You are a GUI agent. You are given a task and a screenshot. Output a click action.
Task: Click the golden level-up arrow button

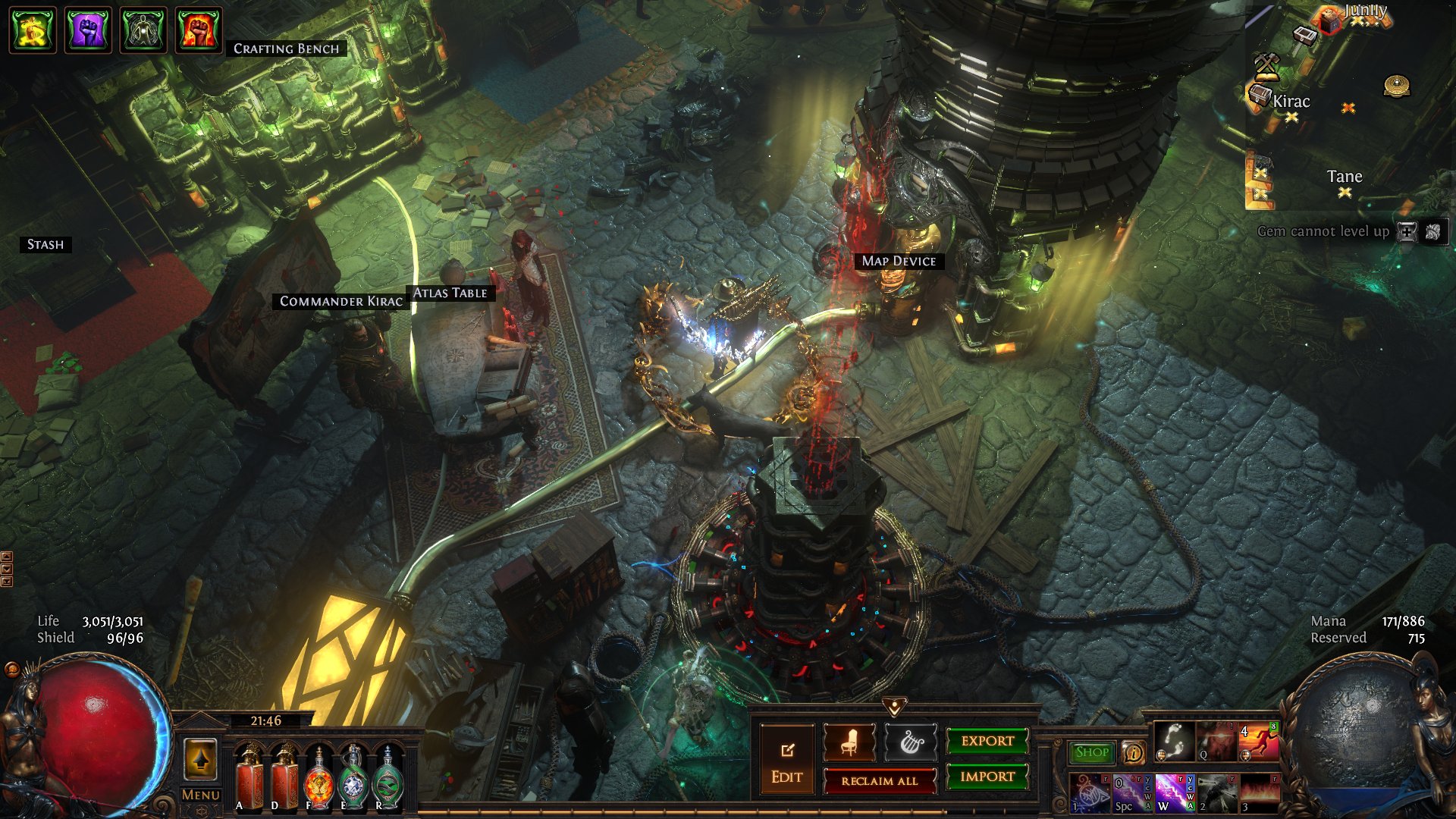tap(200, 759)
